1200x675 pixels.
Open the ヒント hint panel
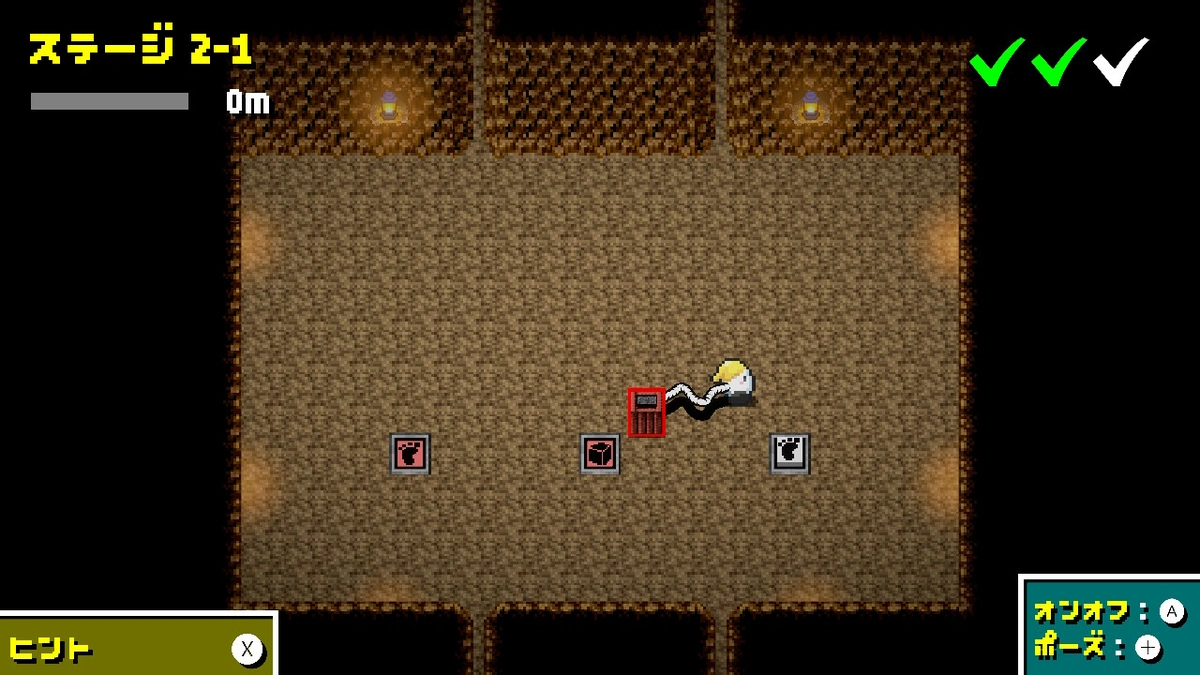[x=137, y=648]
